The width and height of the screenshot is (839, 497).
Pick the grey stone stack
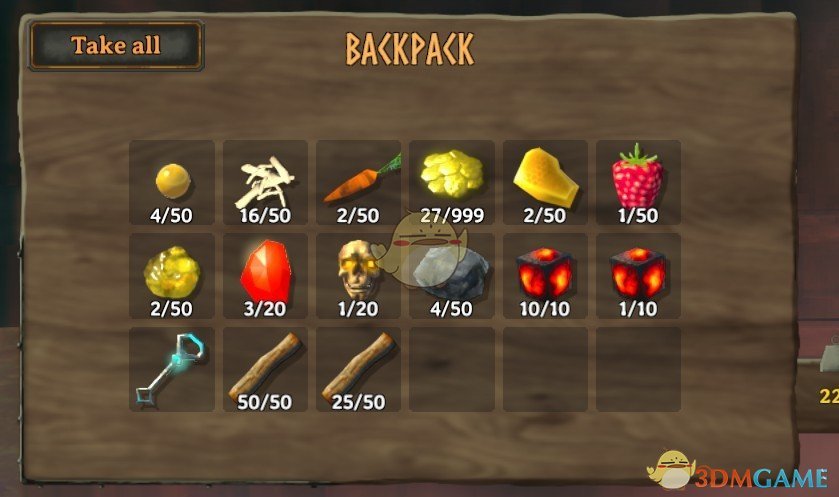pos(452,276)
